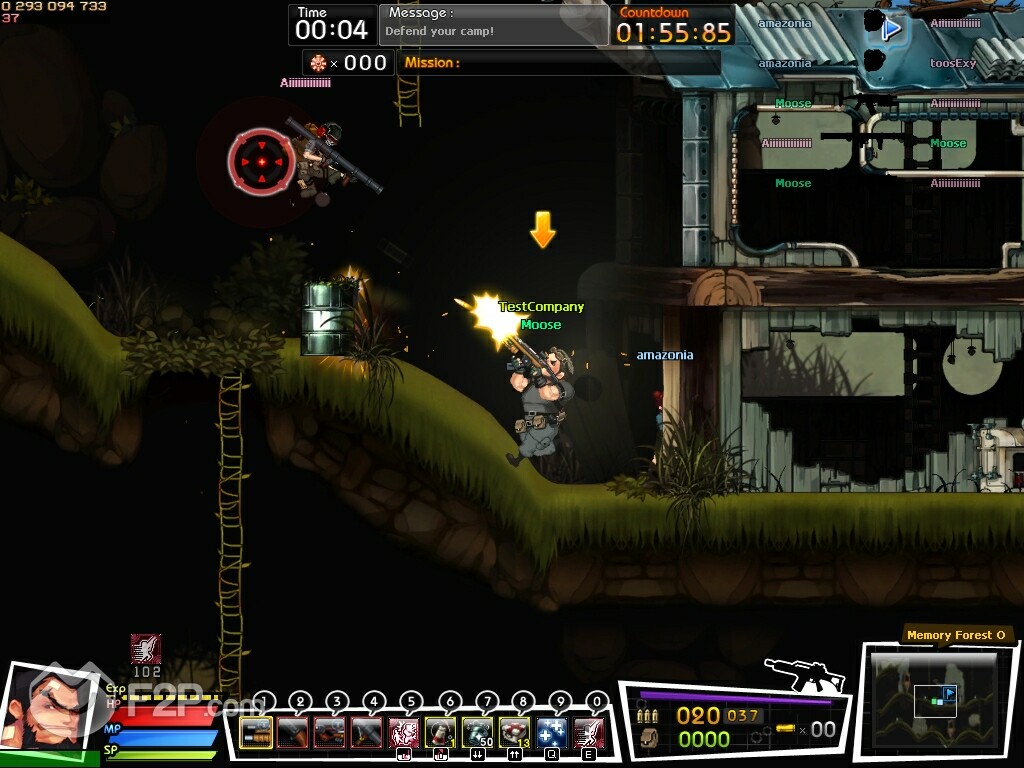Activate the blue sparkle skill in slot 9
Image resolution: width=1024 pixels, height=768 pixels.
click(551, 732)
